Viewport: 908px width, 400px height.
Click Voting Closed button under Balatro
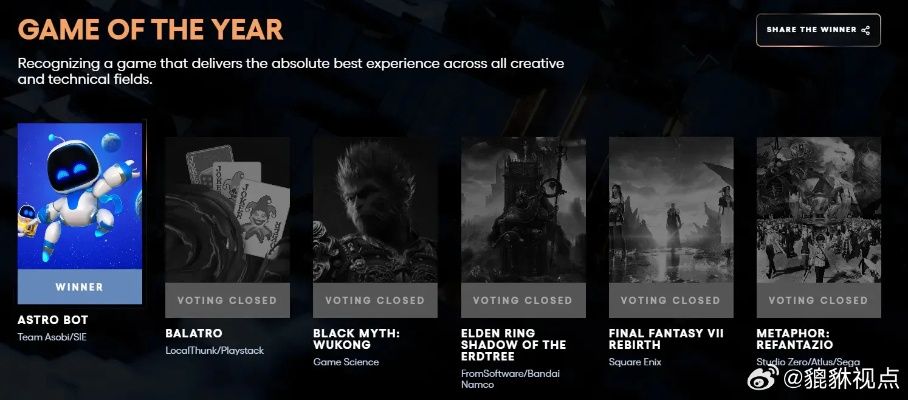pos(227,300)
